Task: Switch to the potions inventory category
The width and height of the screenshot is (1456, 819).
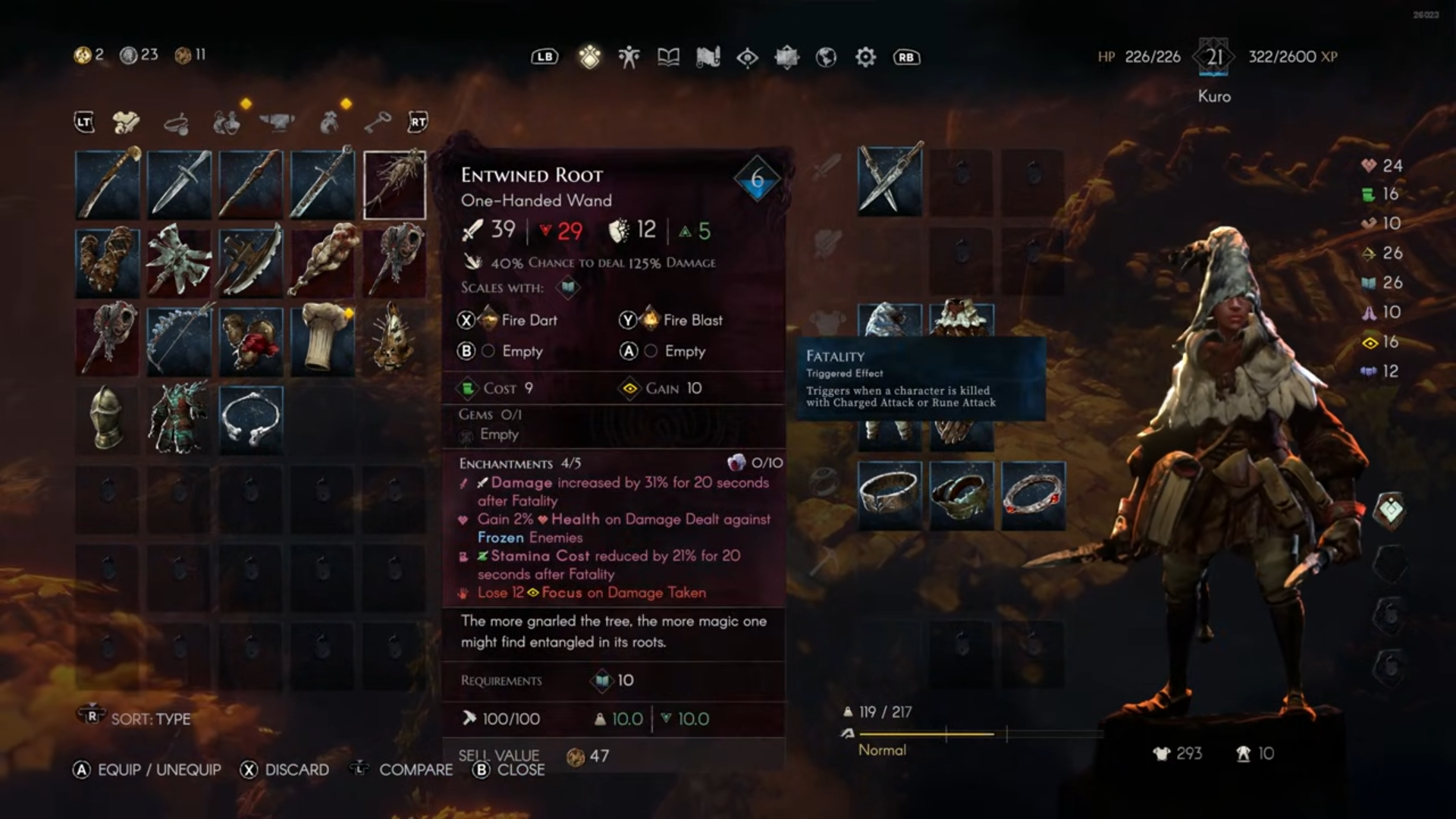Action: [x=226, y=122]
